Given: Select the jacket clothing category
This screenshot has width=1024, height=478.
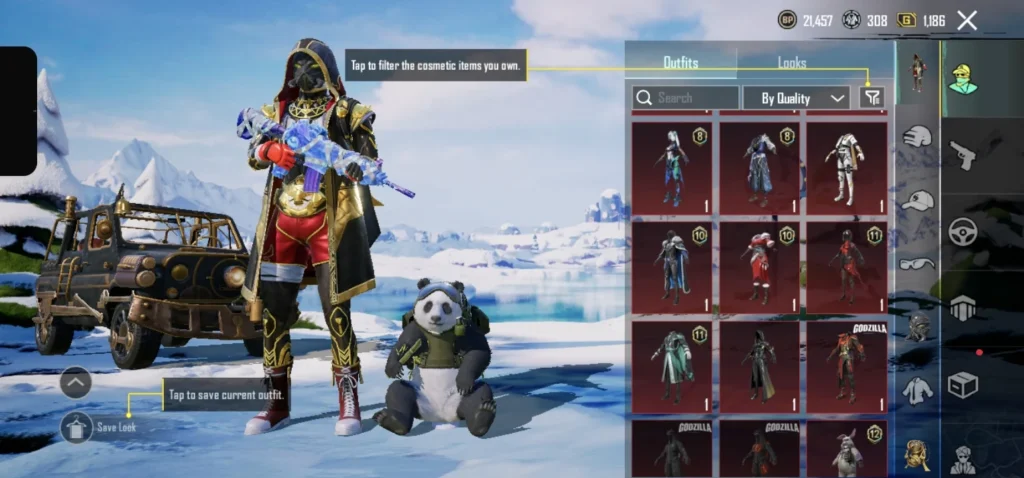Looking at the screenshot, I should (917, 390).
